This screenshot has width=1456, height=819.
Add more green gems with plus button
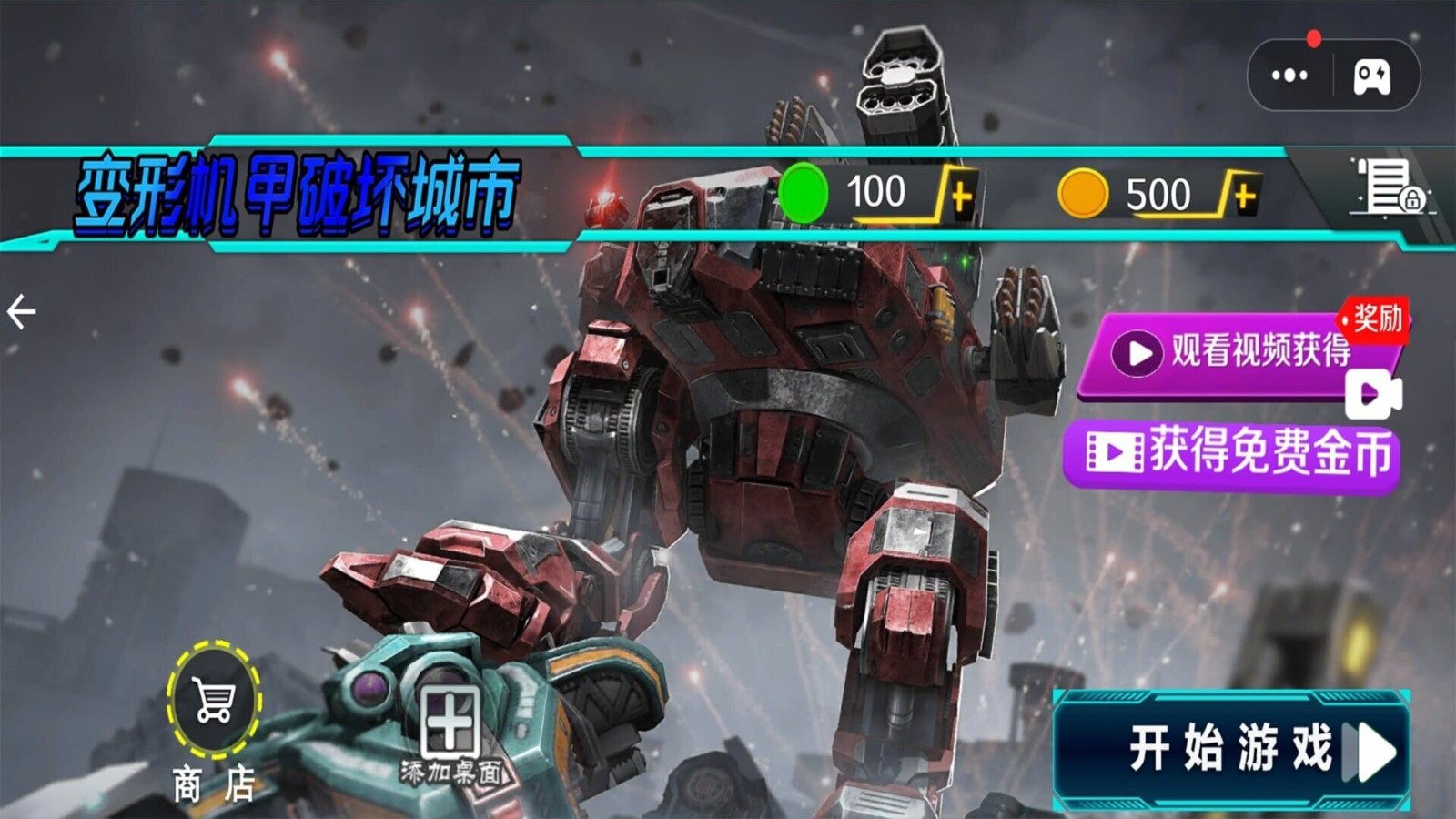click(x=961, y=195)
